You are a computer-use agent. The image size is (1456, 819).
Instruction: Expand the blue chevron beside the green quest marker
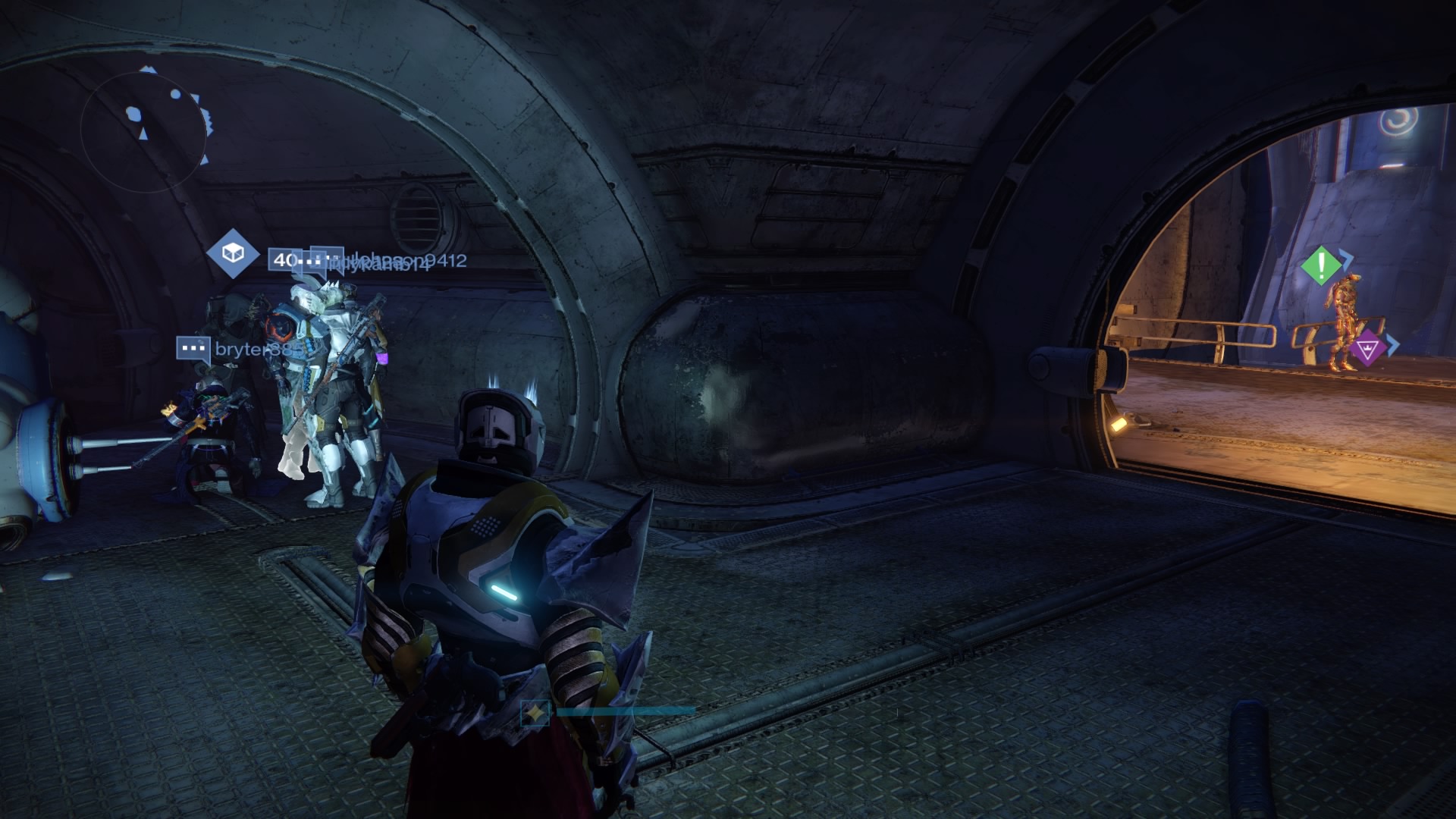1347,258
